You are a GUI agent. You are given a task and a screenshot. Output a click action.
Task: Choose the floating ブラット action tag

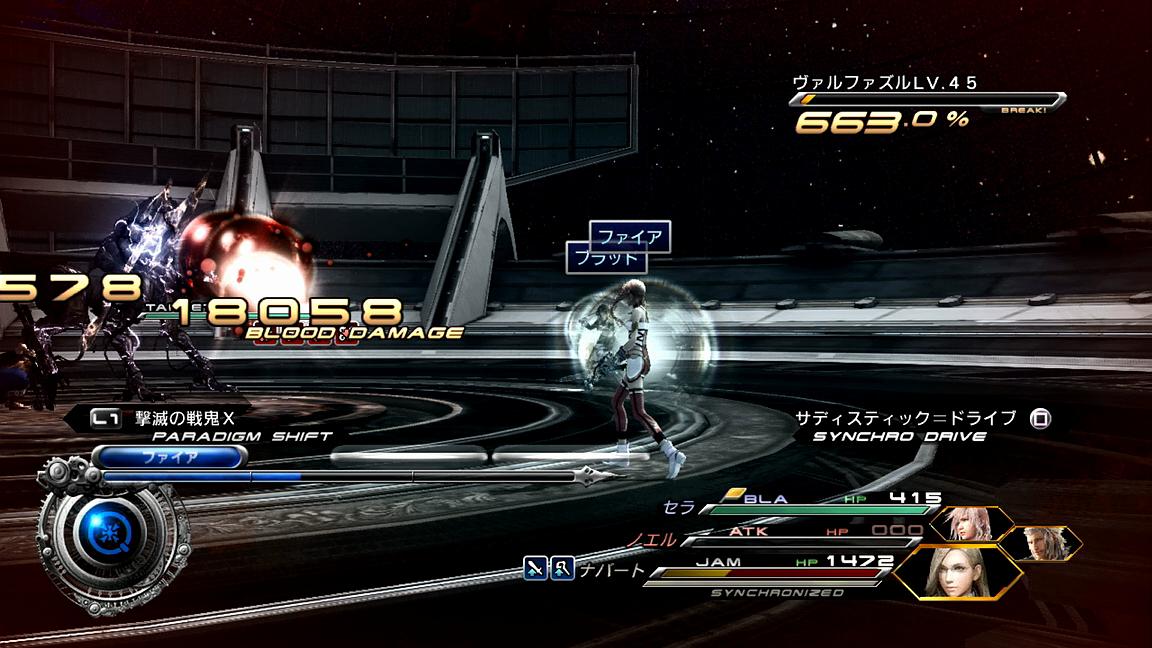tap(603, 258)
